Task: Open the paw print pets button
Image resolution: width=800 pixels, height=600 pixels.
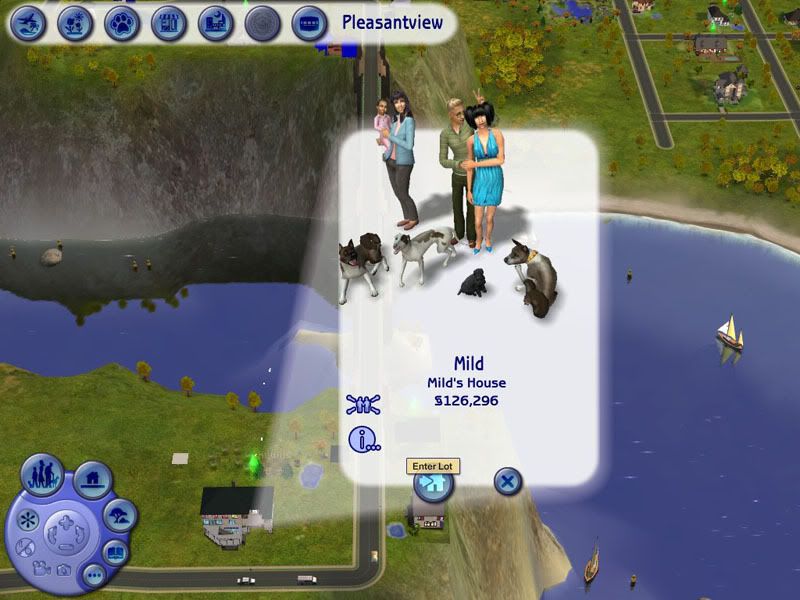Action: (122, 22)
